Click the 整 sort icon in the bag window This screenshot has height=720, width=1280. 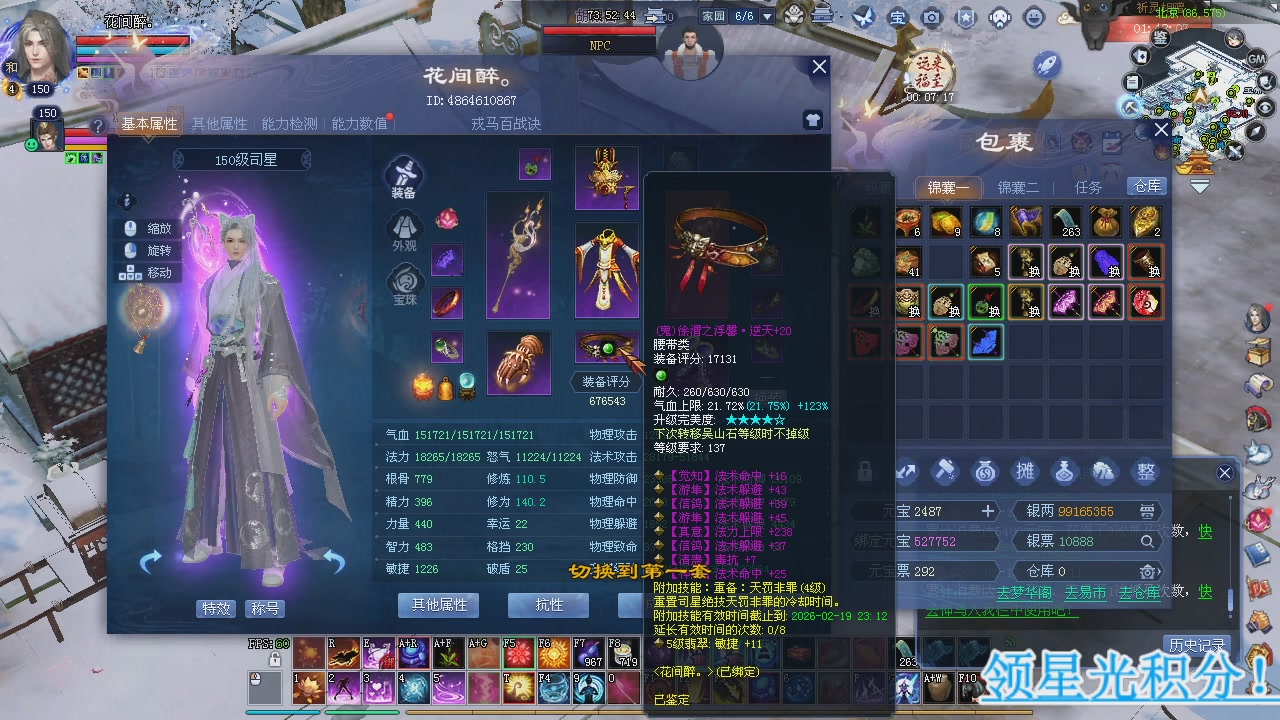point(1146,472)
